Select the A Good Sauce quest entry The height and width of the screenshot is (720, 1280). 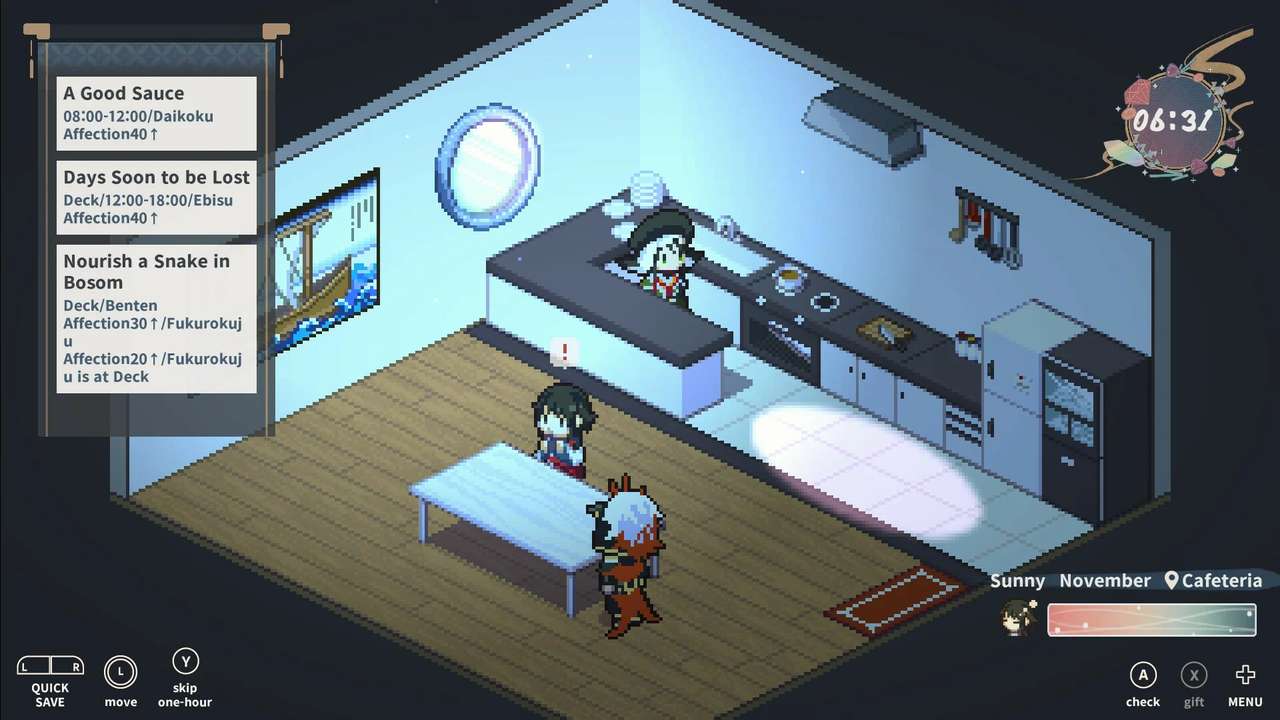(x=156, y=113)
